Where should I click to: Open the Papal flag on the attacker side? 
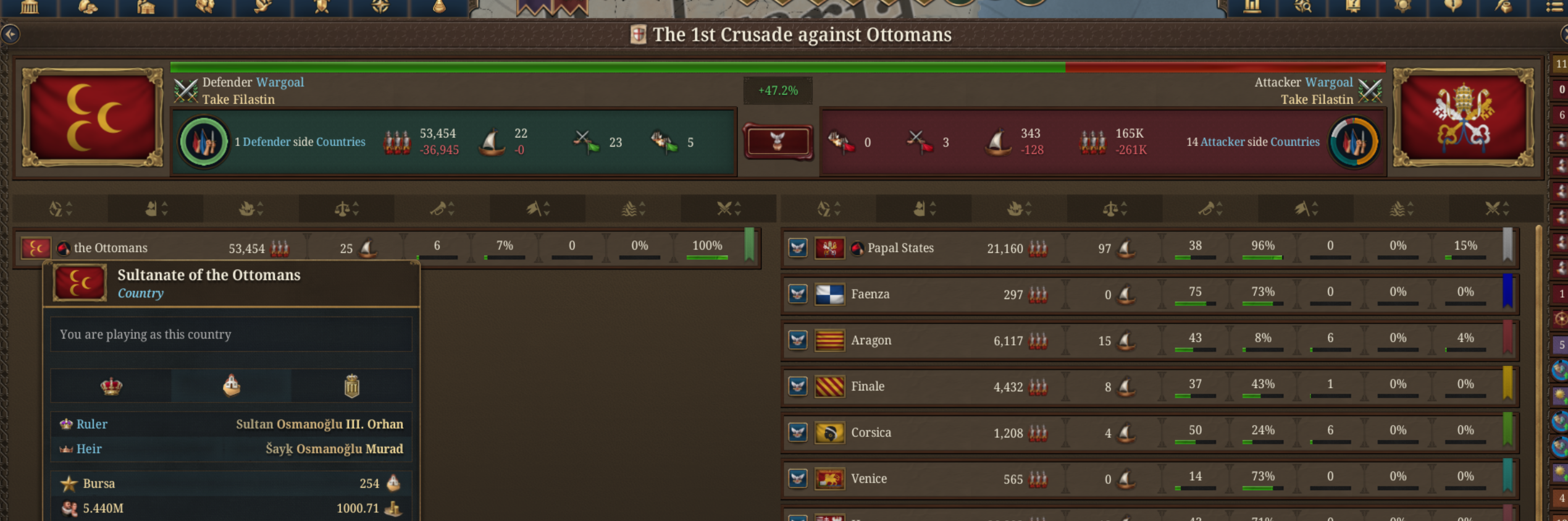point(1463,117)
